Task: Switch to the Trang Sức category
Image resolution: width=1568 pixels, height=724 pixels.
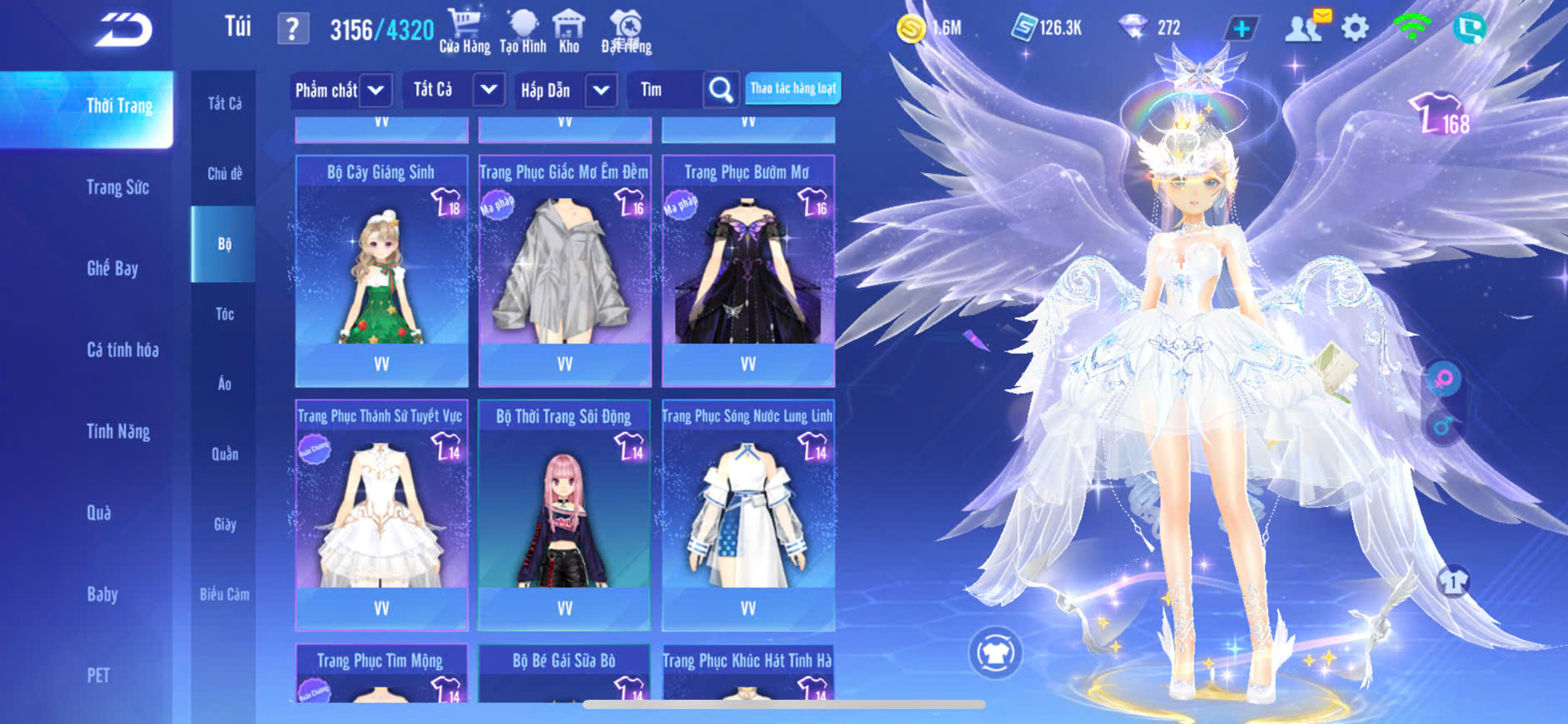Action: tap(117, 187)
